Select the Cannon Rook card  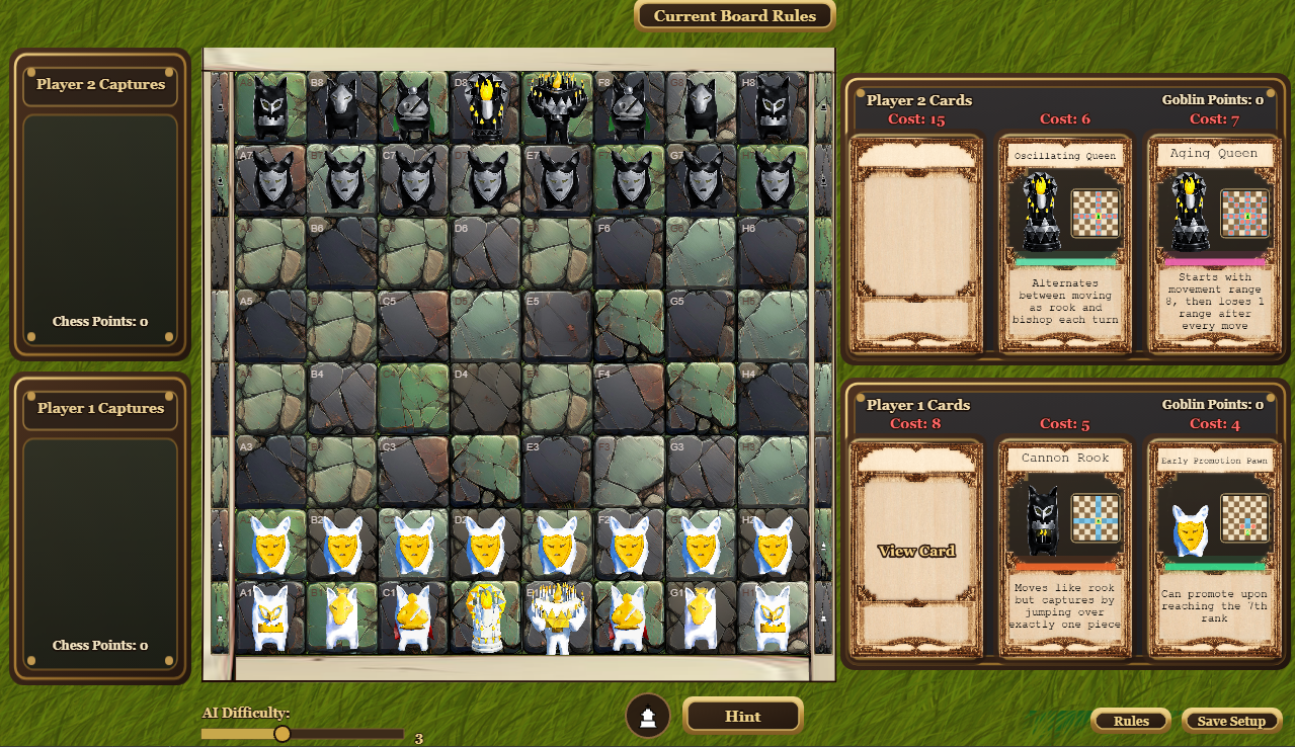1065,548
